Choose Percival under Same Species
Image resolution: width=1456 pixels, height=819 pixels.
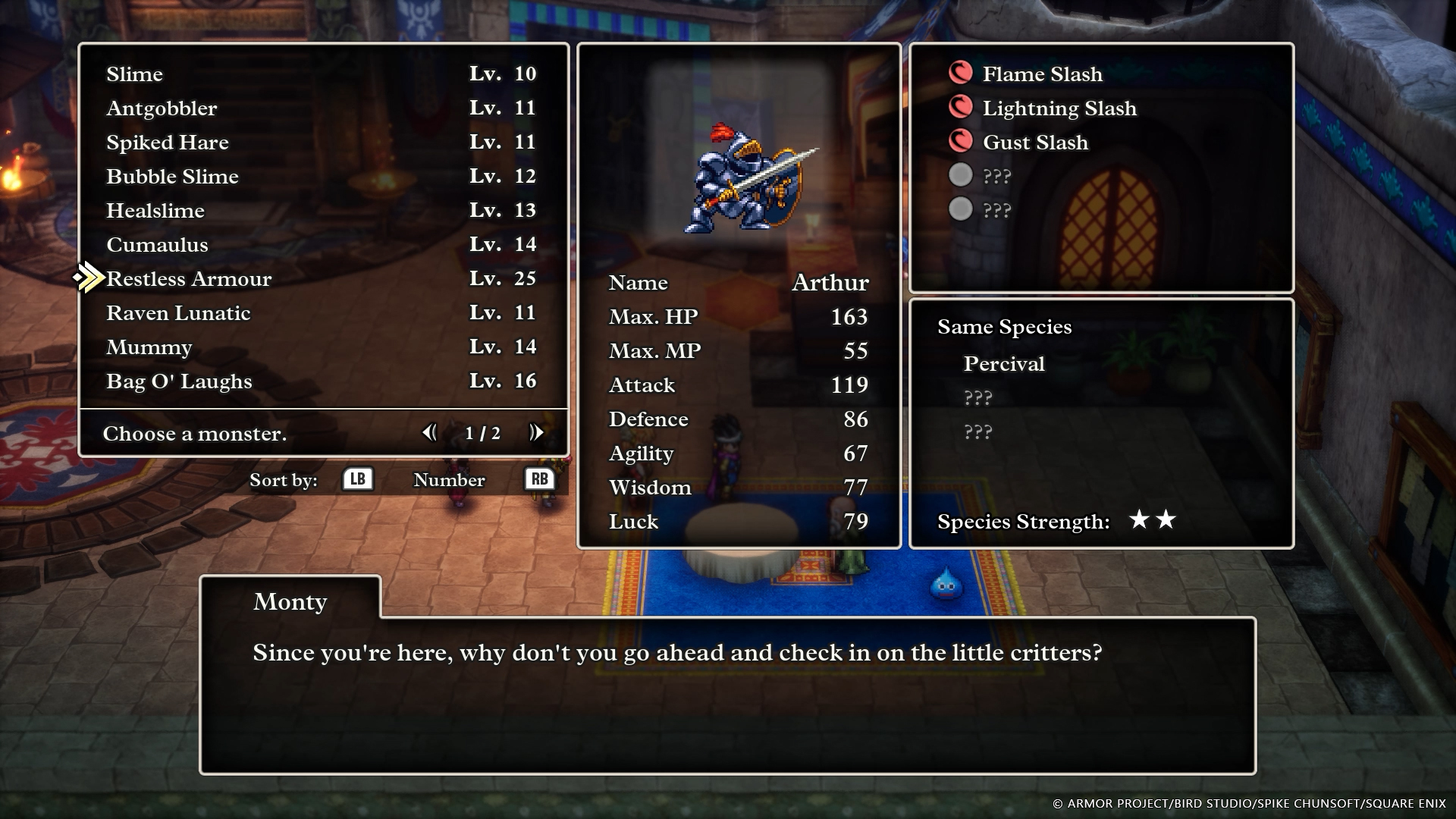[x=1003, y=364]
